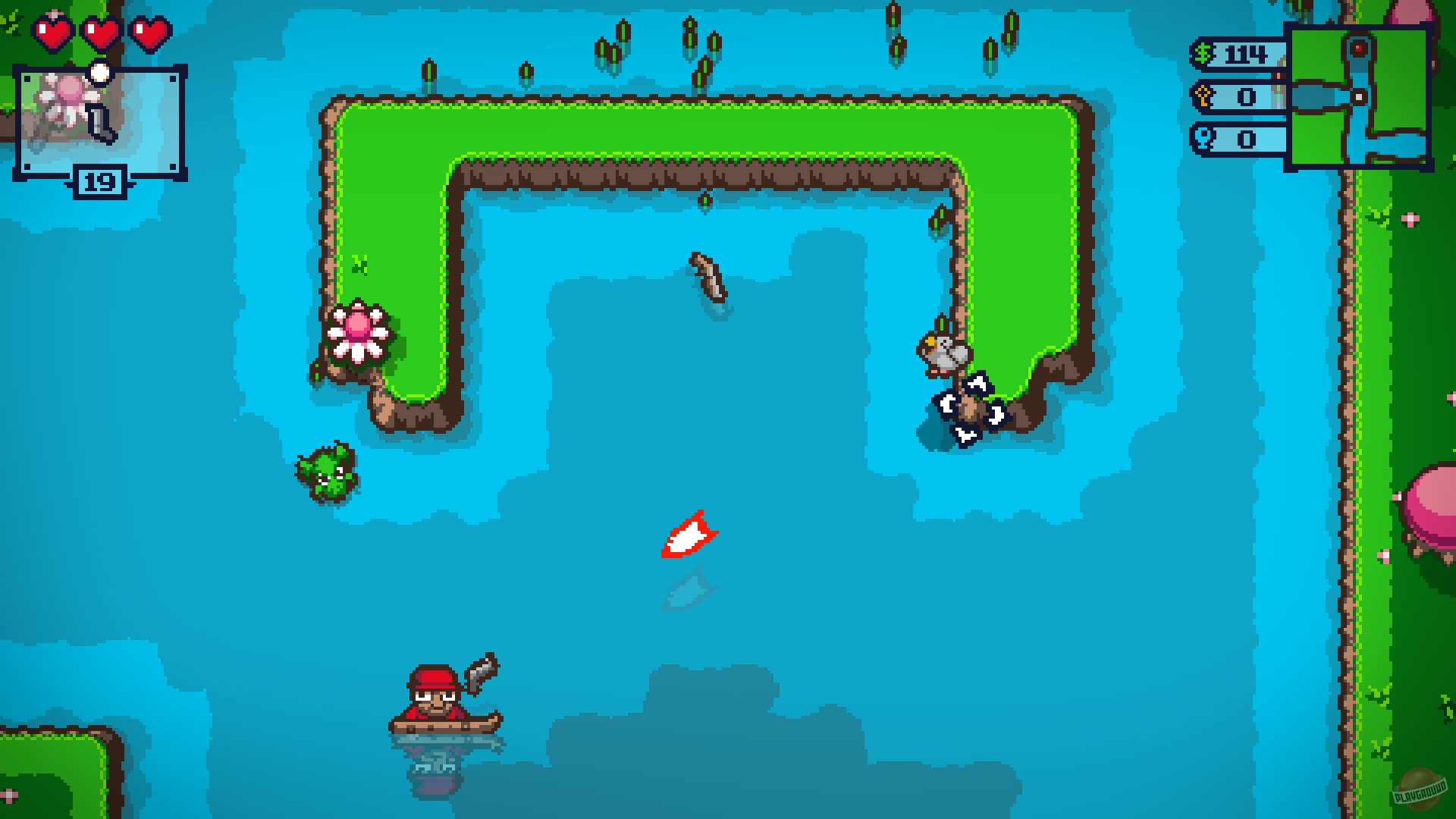This screenshot has height=819, width=1456.
Task: Select the second heart icon in the health row
Action: pyautogui.click(x=100, y=32)
